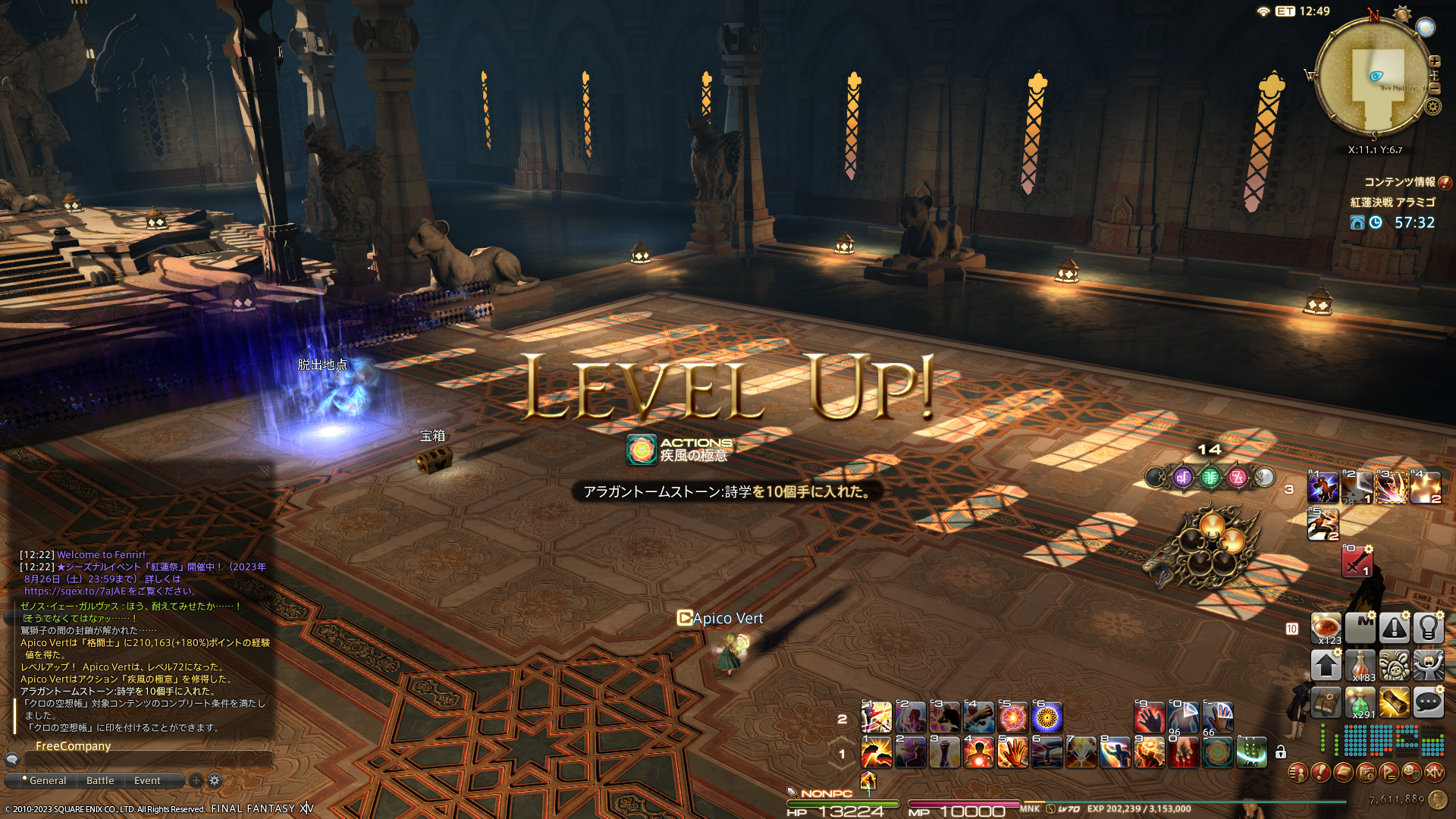Click the lightbulb macro icon
1456x819 pixels.
[x=1428, y=629]
